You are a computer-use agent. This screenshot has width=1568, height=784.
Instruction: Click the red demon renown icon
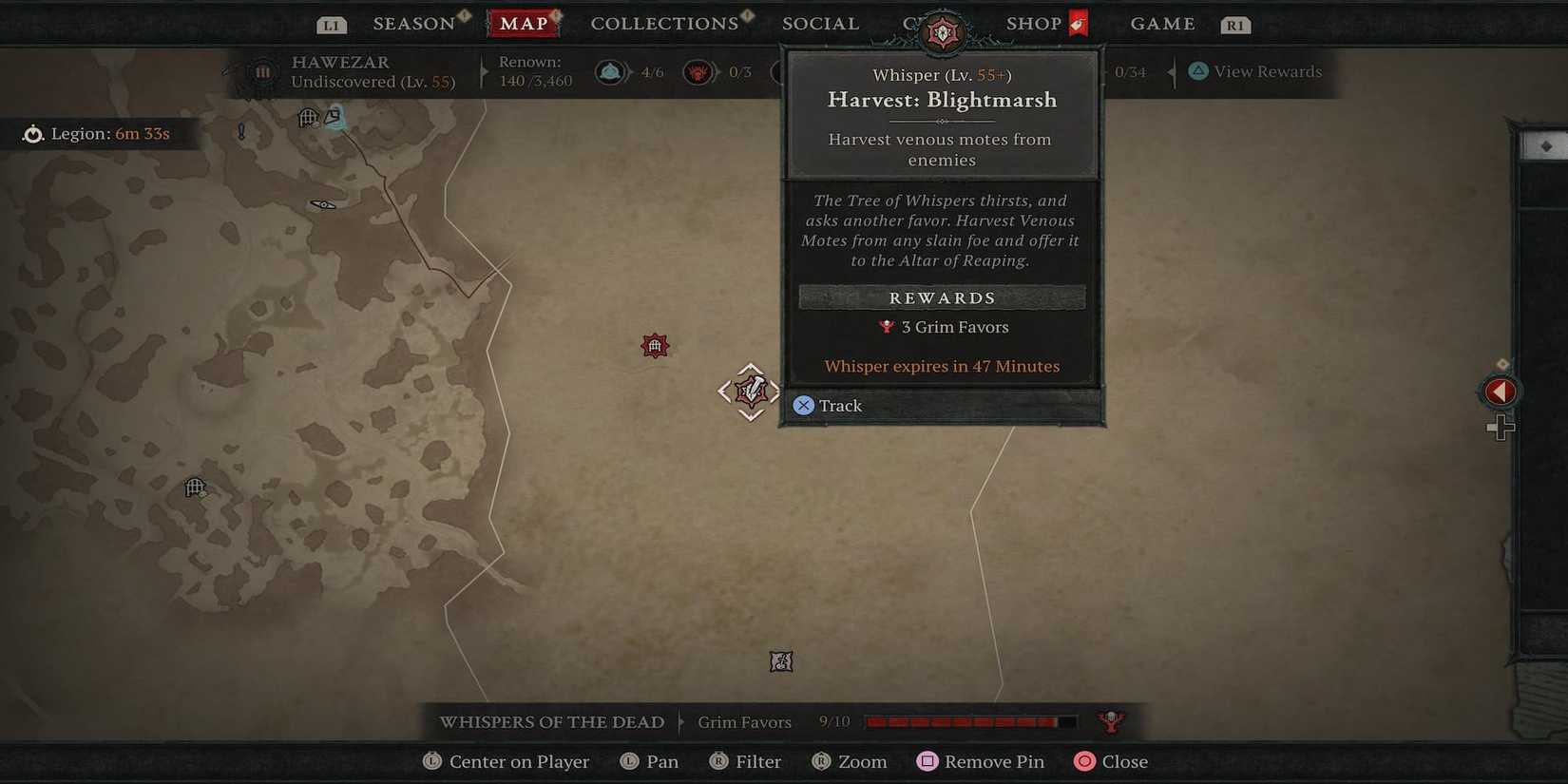[698, 71]
